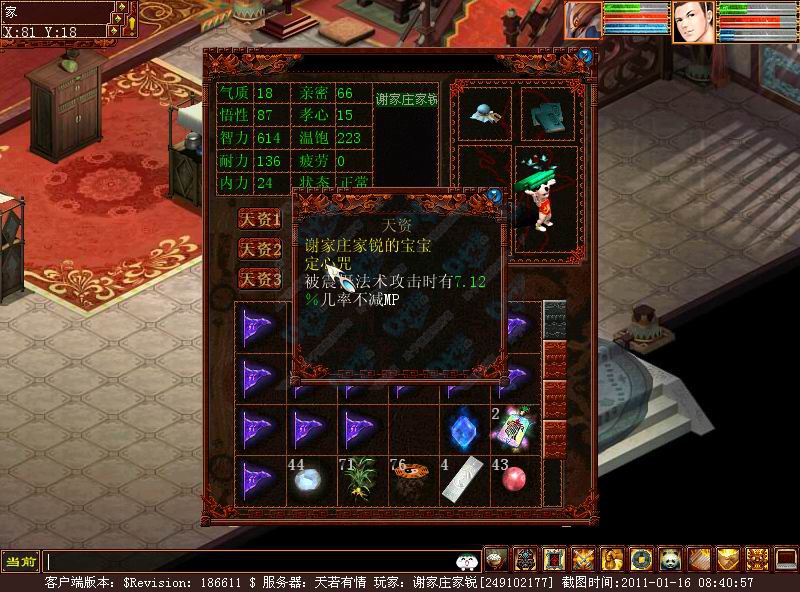
Task: Click the panda icon in bottom toolbar
Action: point(669,559)
